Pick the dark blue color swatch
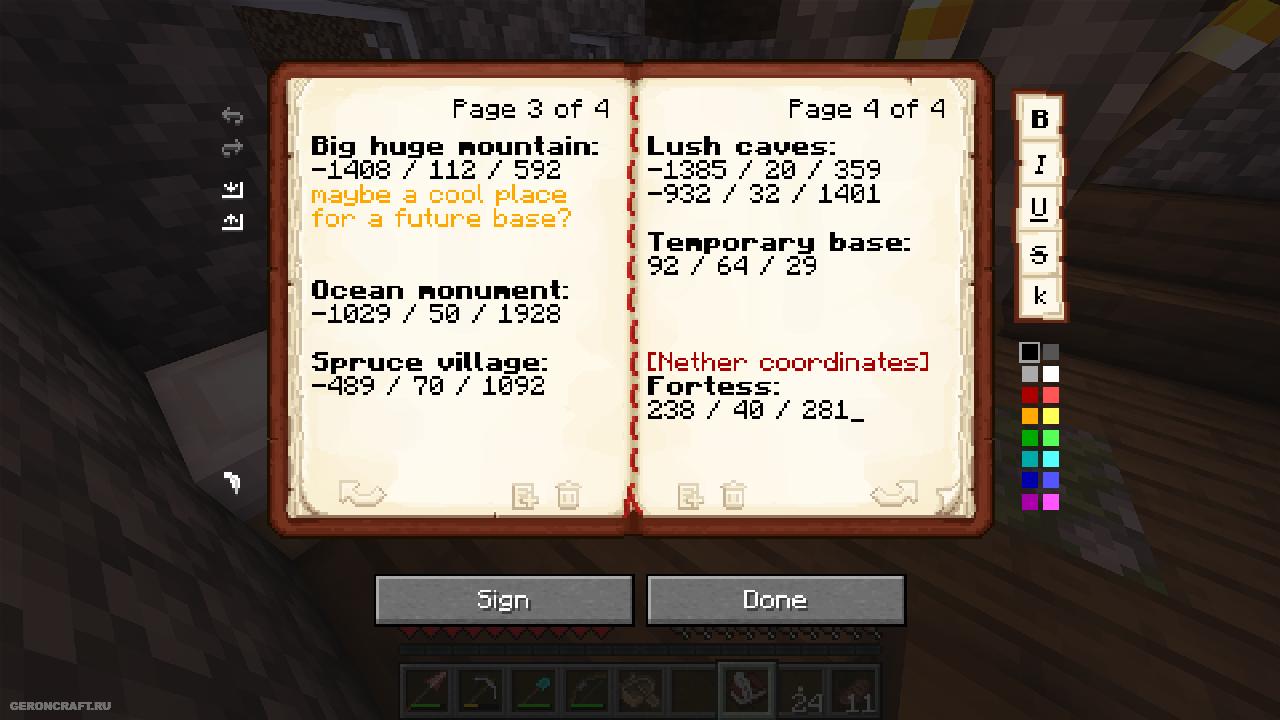This screenshot has width=1280, height=720. click(x=1029, y=481)
